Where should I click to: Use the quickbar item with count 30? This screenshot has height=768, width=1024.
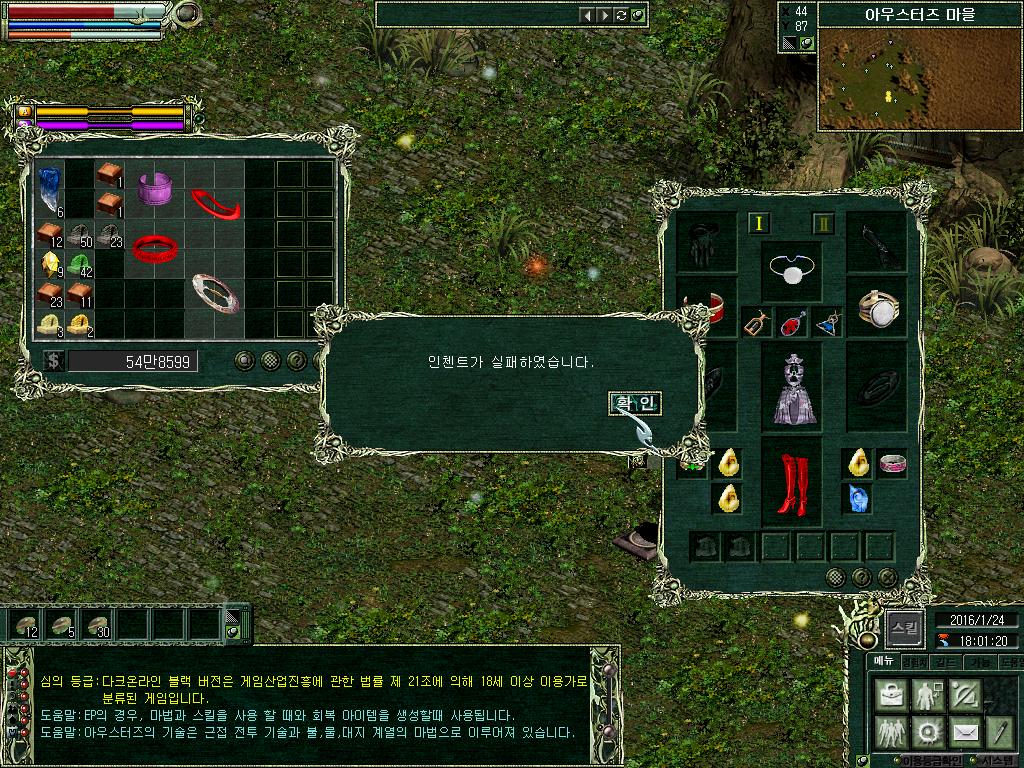tap(98, 625)
